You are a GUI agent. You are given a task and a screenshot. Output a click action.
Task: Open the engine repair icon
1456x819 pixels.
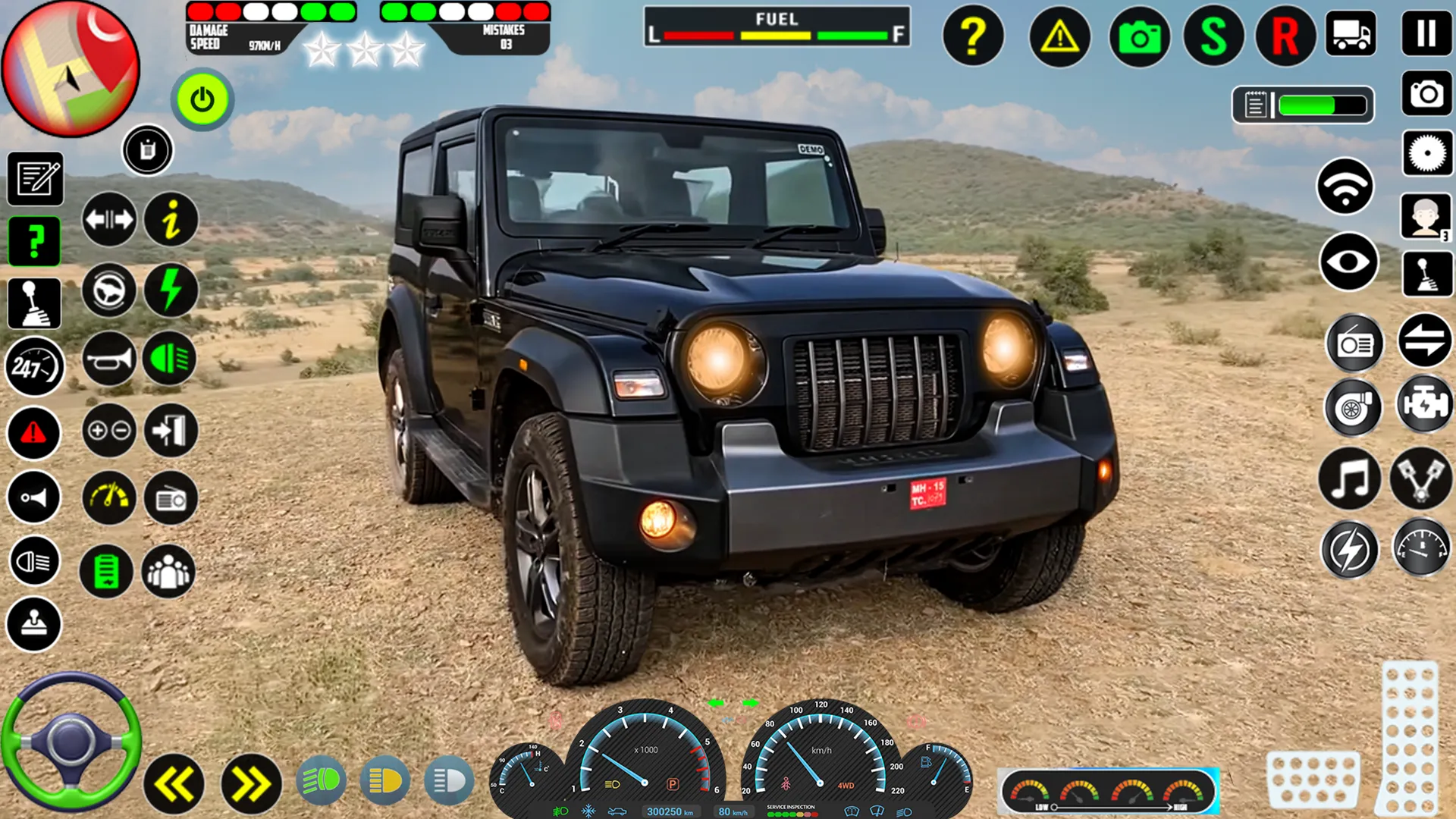1423,403
